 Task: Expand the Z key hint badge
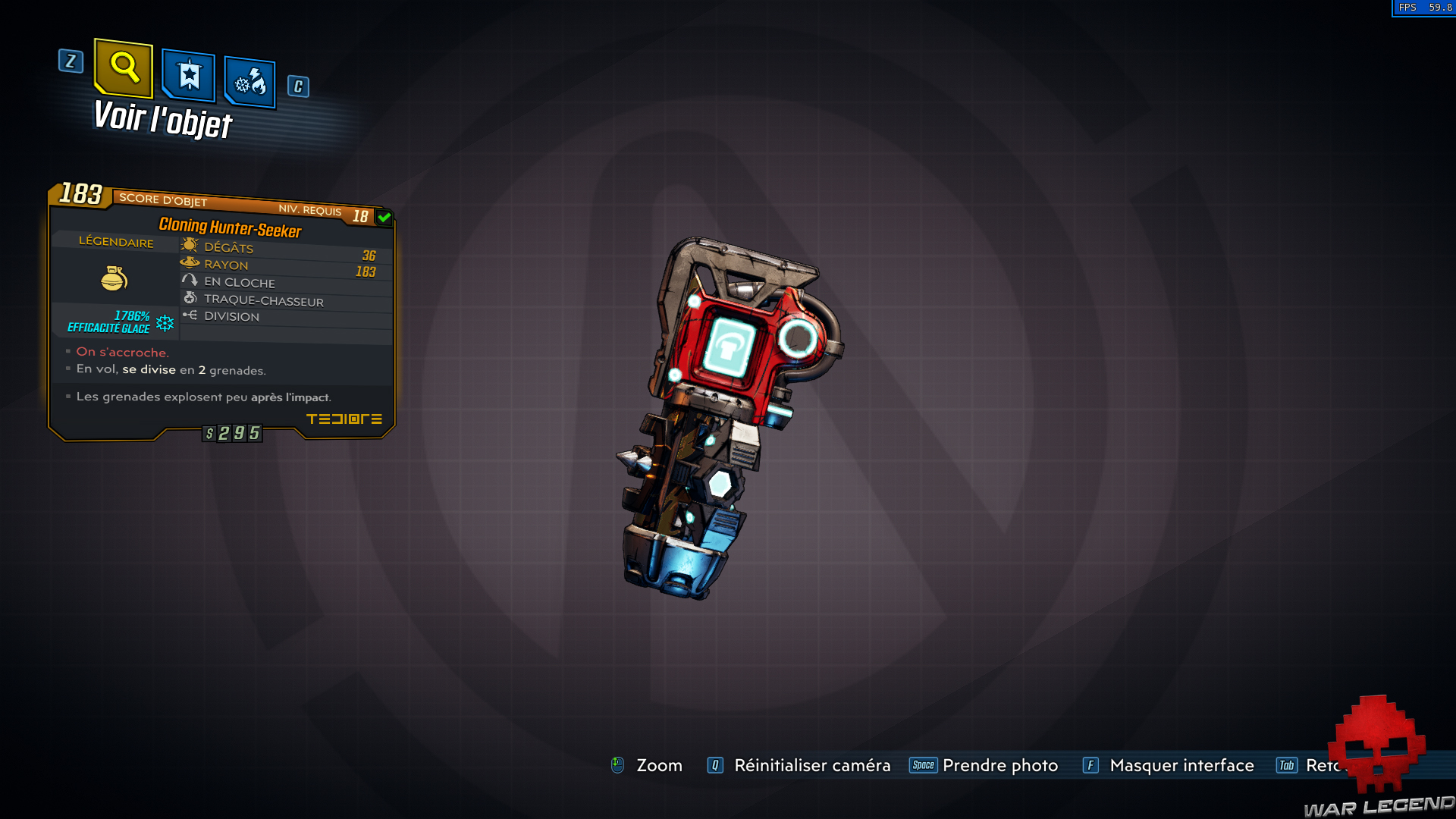71,62
